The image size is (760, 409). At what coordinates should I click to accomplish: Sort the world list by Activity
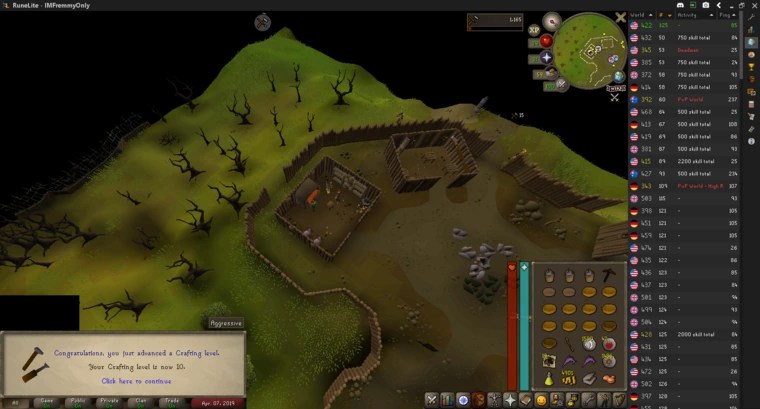[x=687, y=16]
